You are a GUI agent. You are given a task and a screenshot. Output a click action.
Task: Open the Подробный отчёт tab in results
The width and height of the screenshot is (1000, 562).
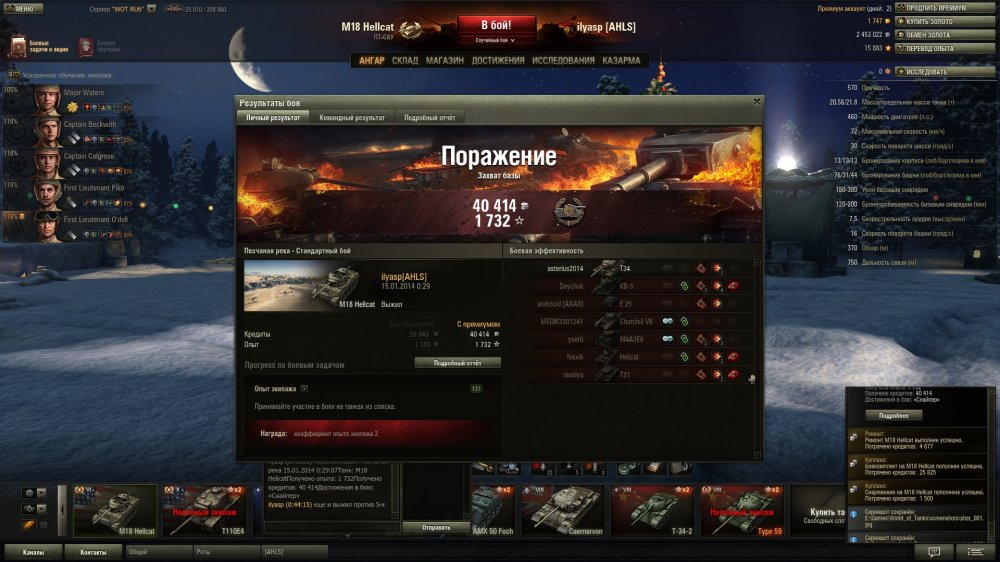click(429, 117)
